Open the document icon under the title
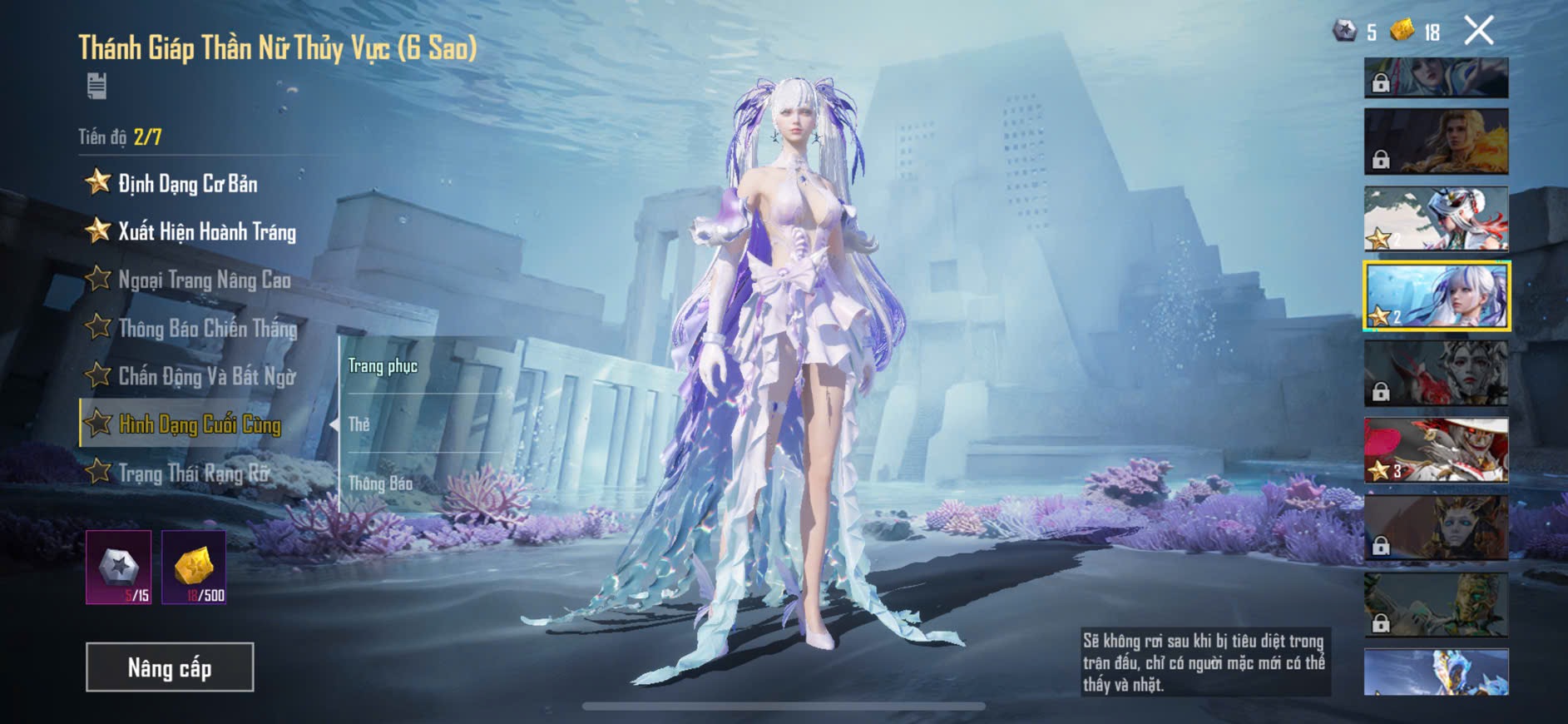 (96, 86)
